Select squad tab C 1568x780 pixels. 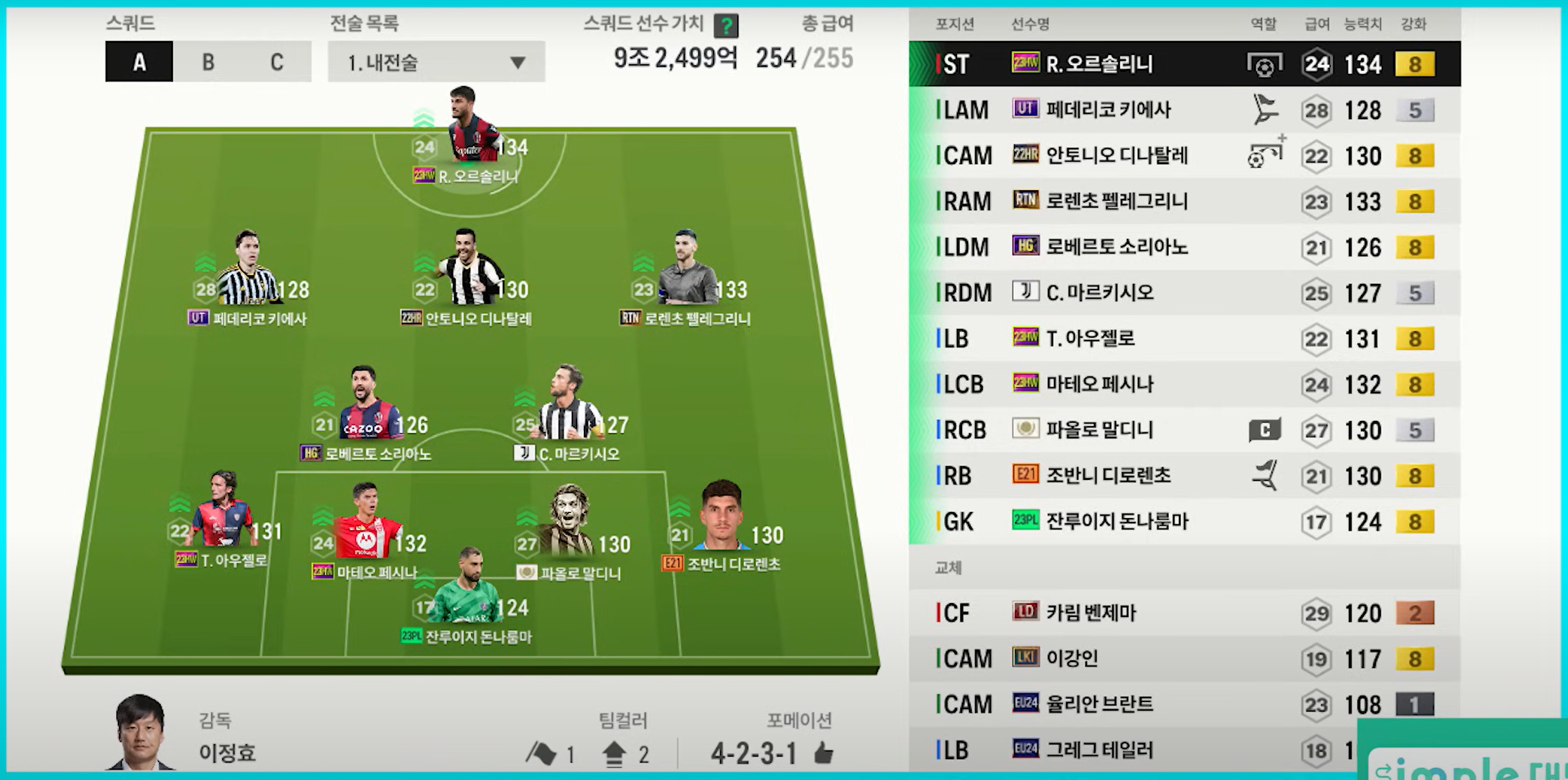click(x=276, y=61)
